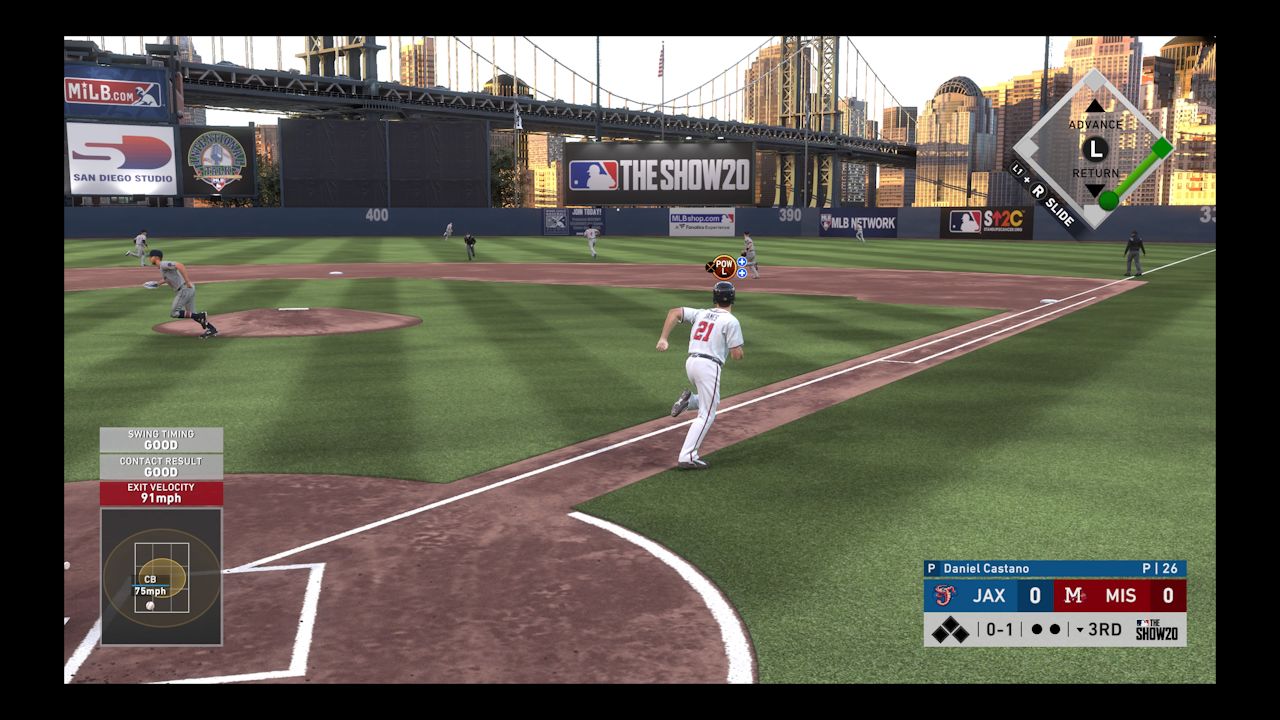1280x720 pixels.
Task: Click the Return arrow on baserunning diamond
Action: (1095, 190)
